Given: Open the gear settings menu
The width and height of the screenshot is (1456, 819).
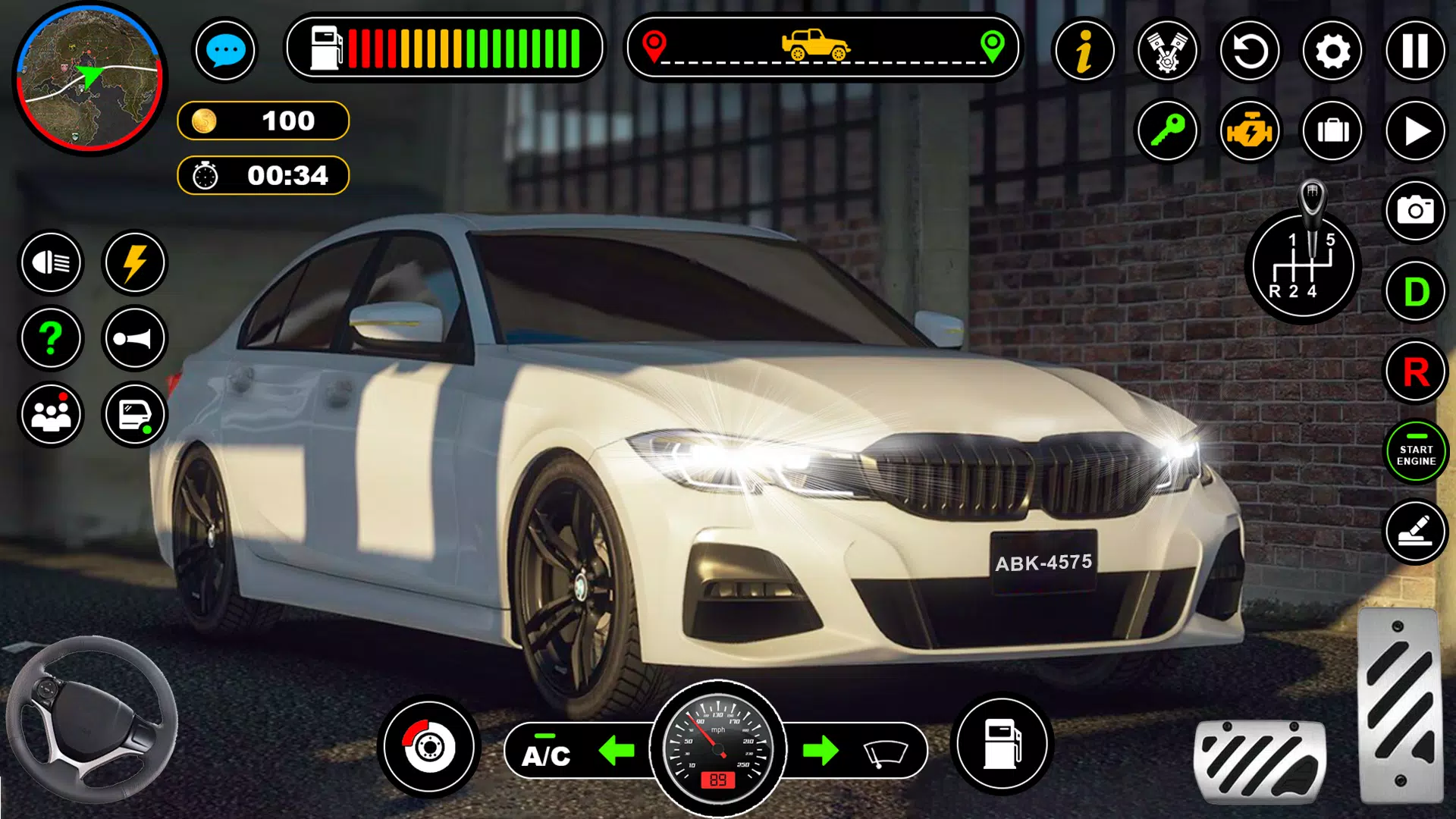Looking at the screenshot, I should (1332, 51).
